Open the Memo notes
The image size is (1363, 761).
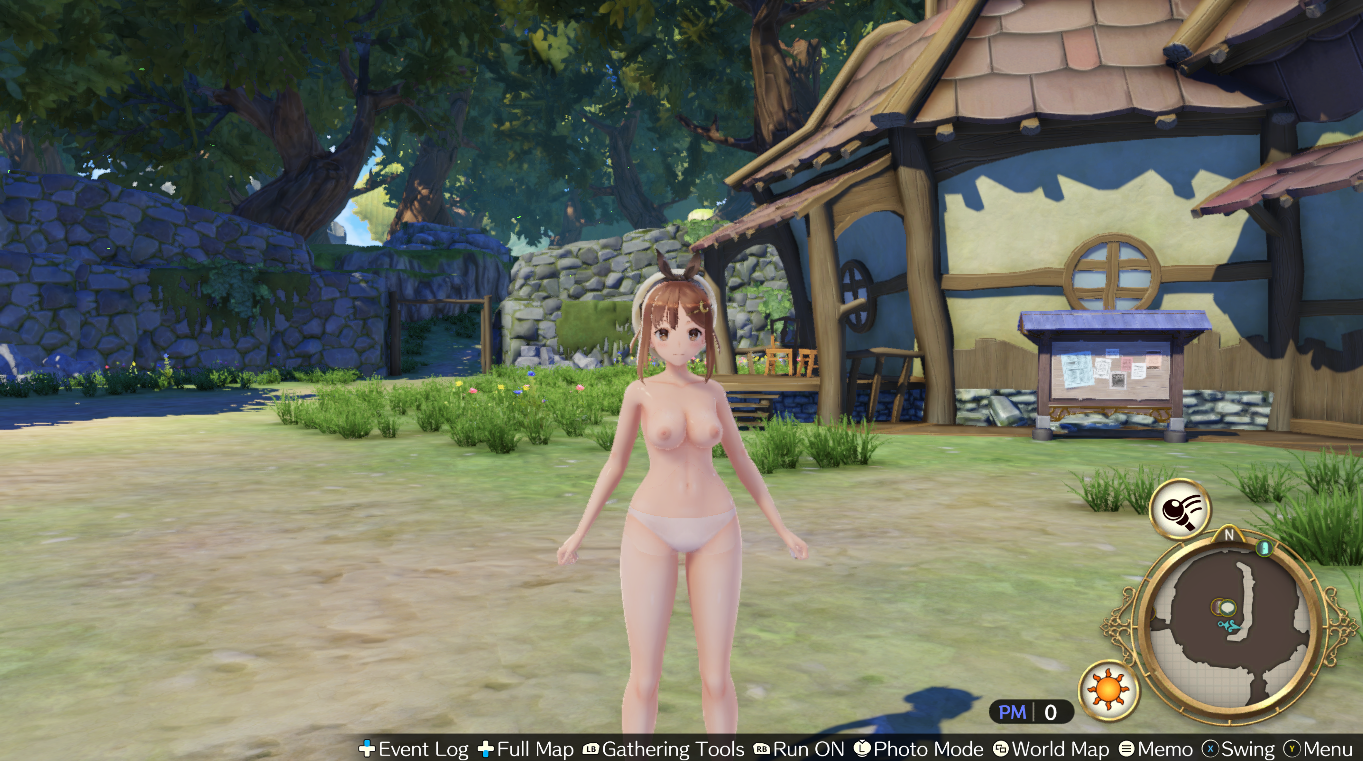(1156, 749)
